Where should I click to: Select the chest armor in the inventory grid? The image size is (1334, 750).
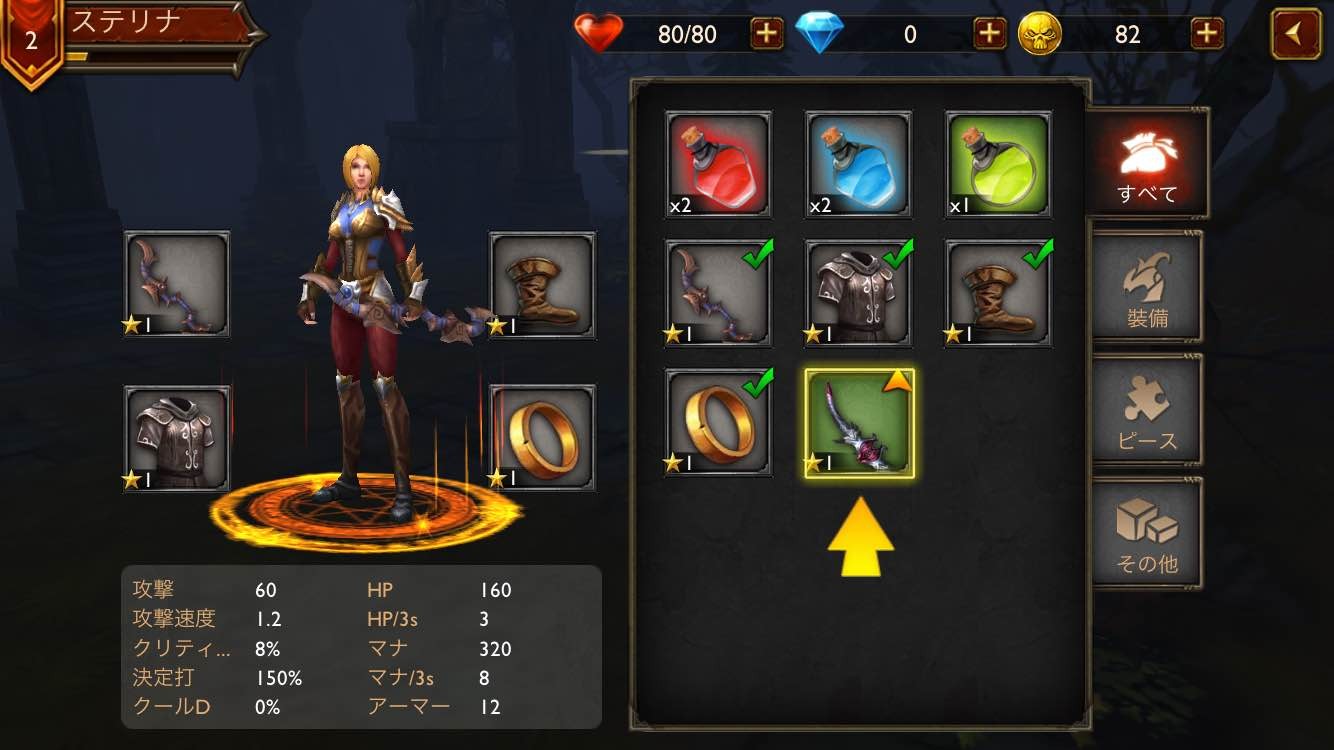click(x=858, y=293)
